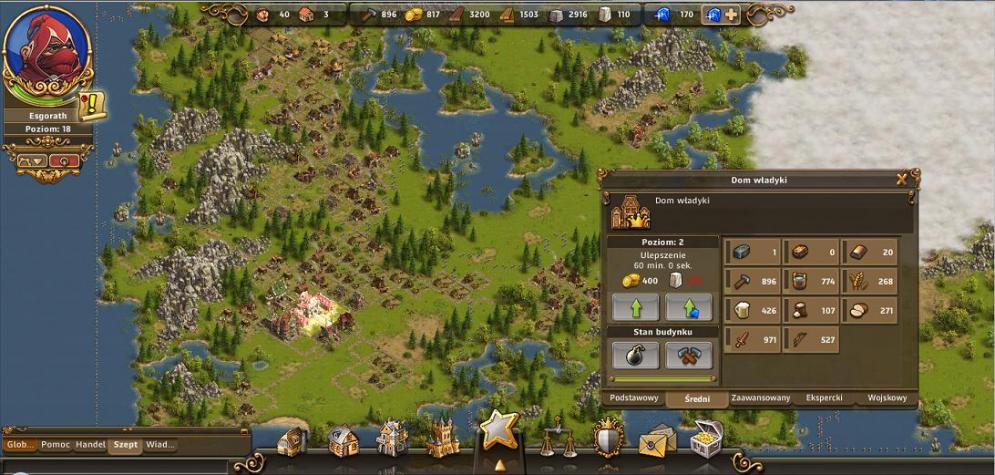Switch to the Wojskowy tab
The image size is (995, 475).
click(x=886, y=398)
